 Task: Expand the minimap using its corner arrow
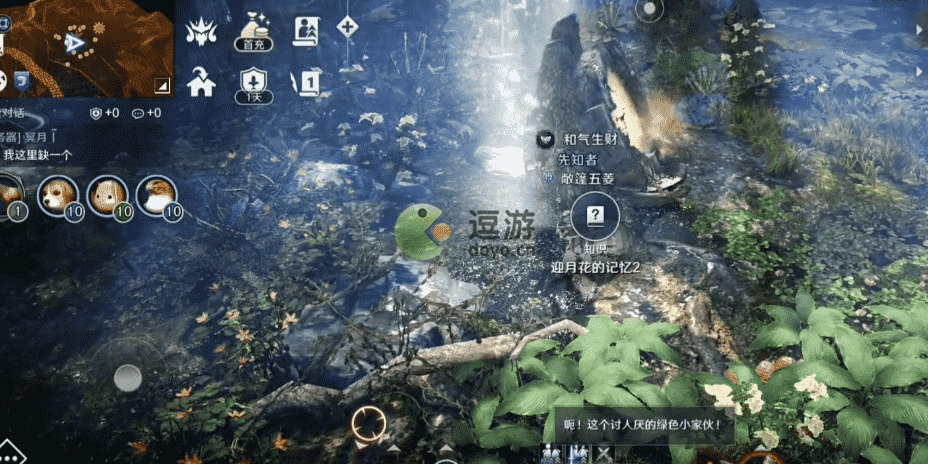click(163, 84)
